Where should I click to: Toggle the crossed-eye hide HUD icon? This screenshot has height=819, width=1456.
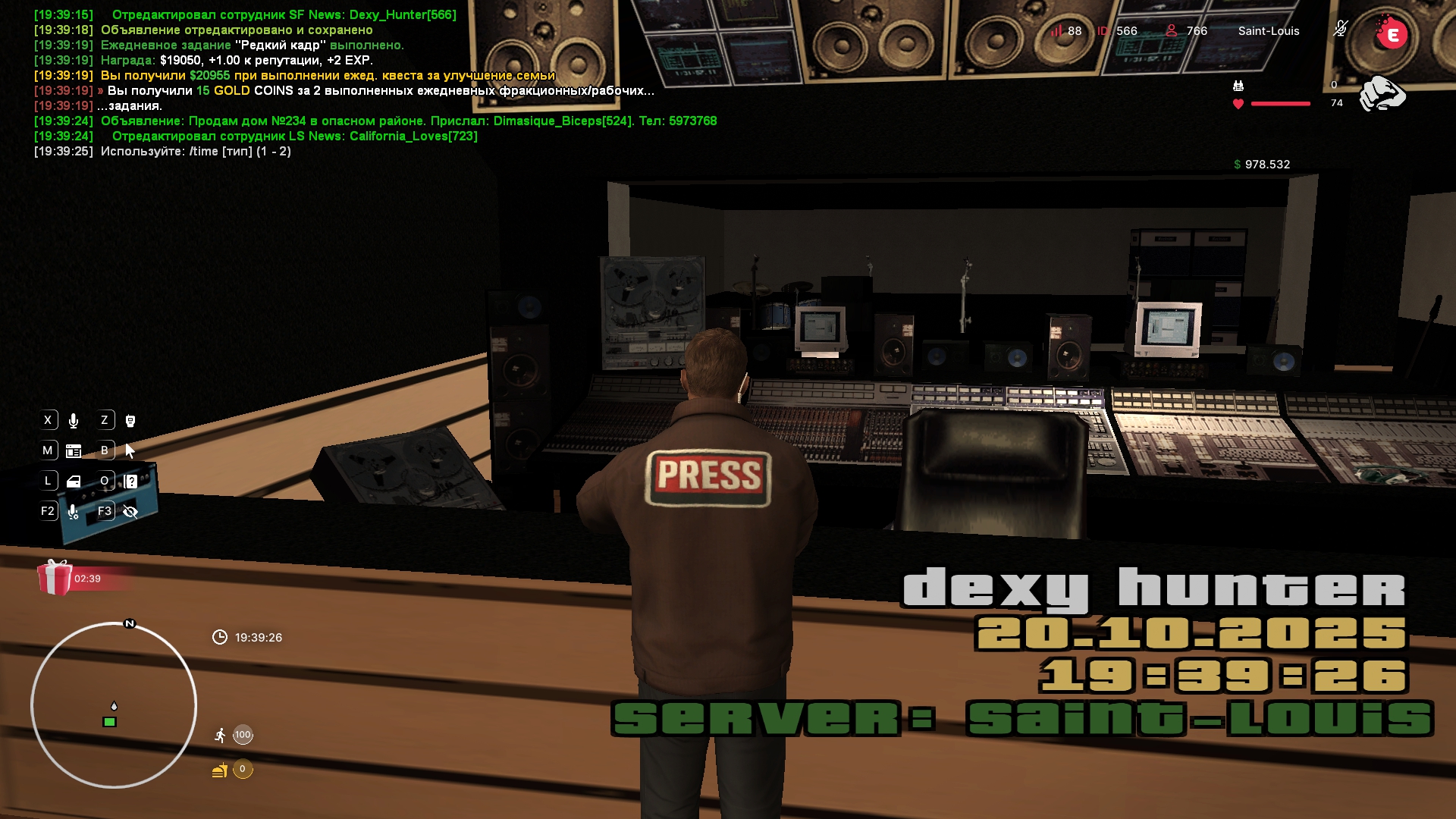(130, 512)
